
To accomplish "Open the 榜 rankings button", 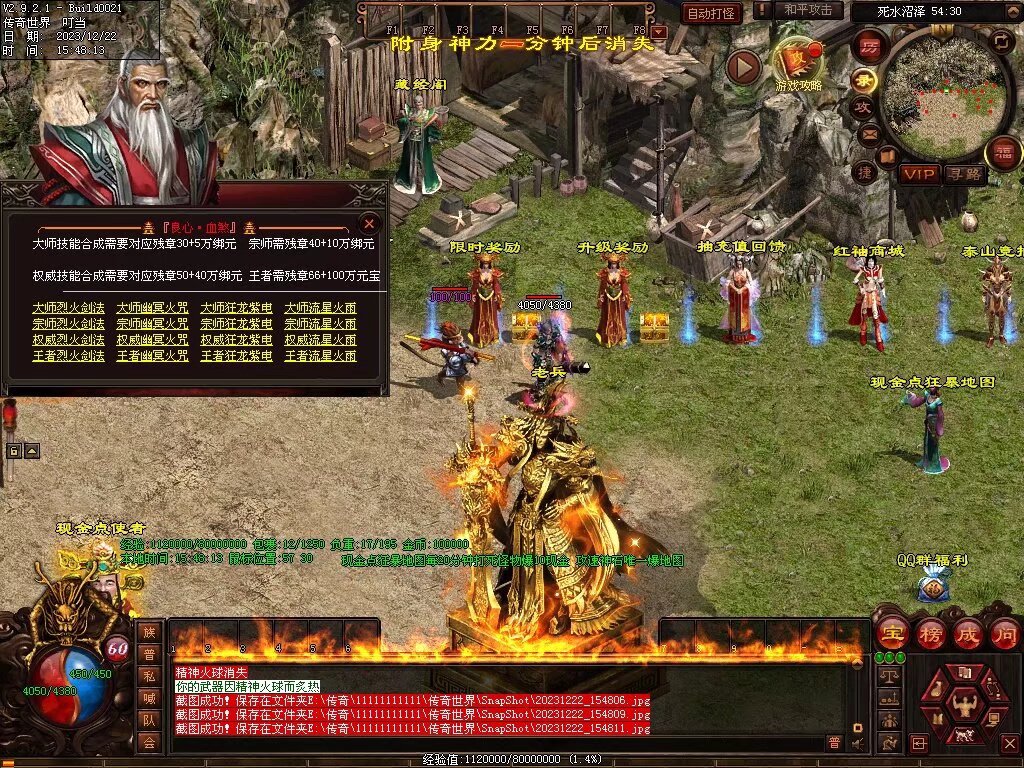I will tap(930, 633).
